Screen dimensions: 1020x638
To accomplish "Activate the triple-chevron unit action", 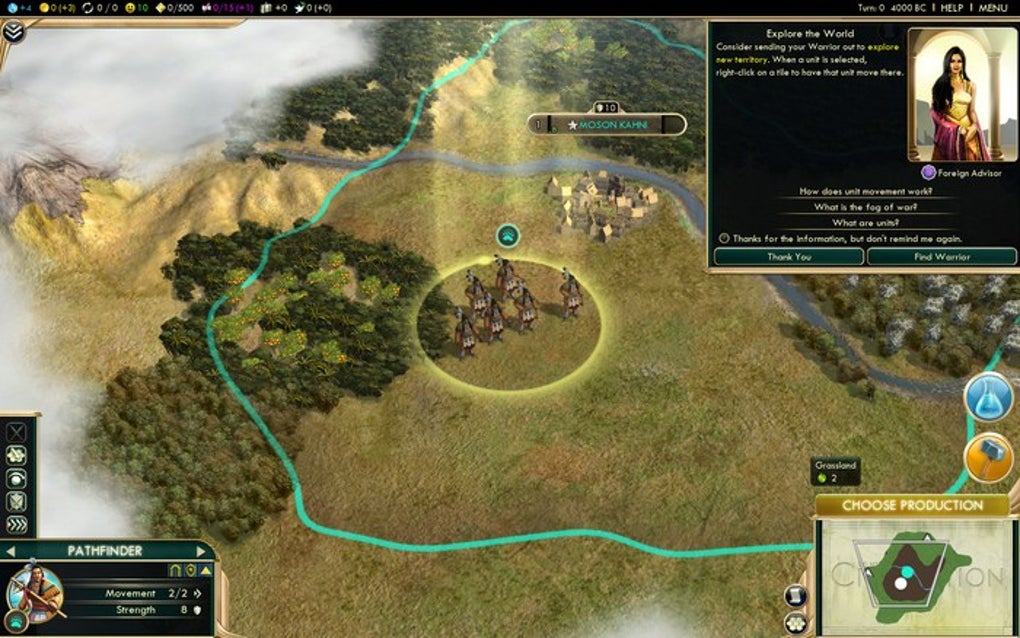I will 17,525.
